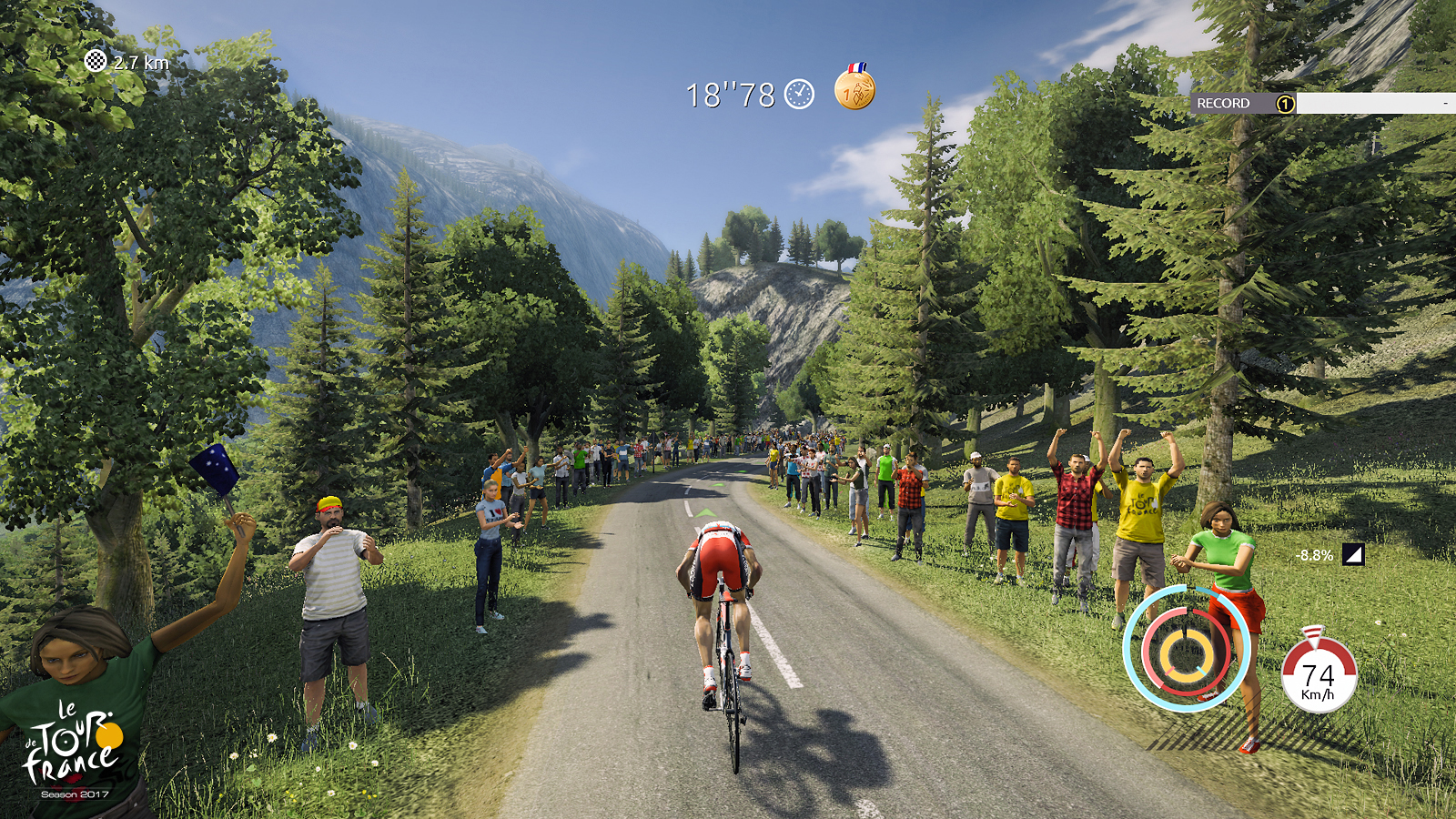
Task: Click the gold medal with French ribbon
Action: [856, 91]
